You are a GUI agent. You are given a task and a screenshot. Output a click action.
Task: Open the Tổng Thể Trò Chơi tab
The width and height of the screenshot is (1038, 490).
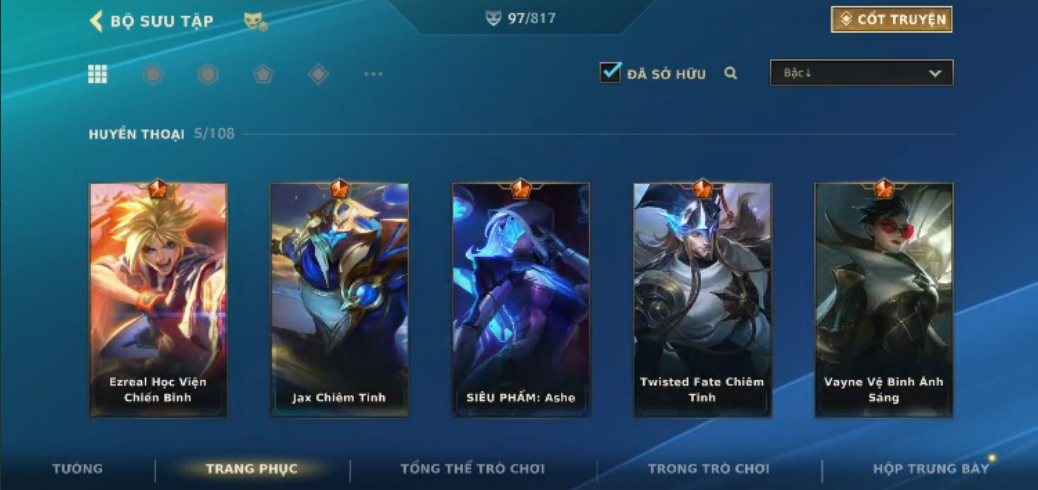click(473, 468)
